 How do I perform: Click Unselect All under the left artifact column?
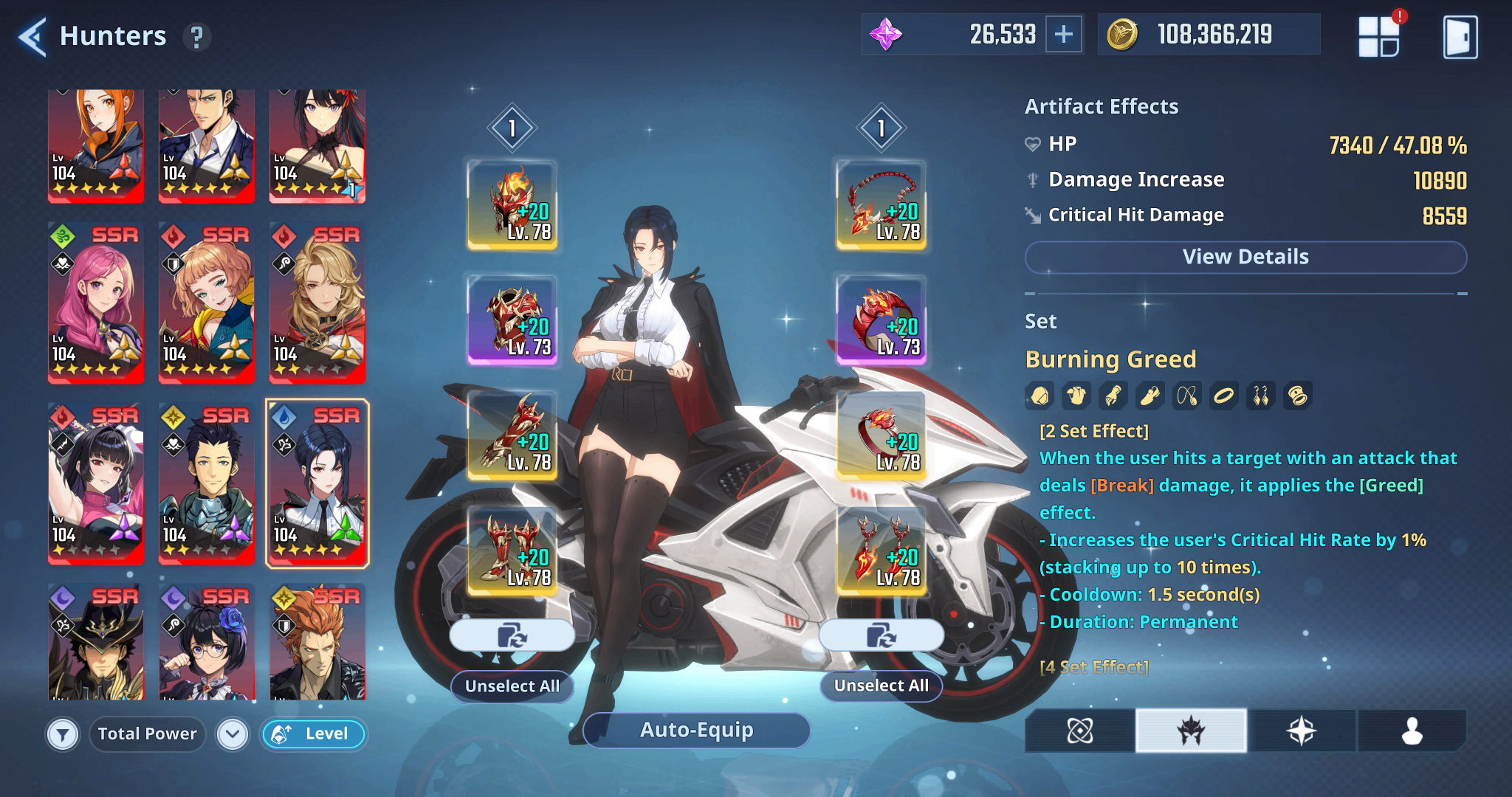(512, 686)
